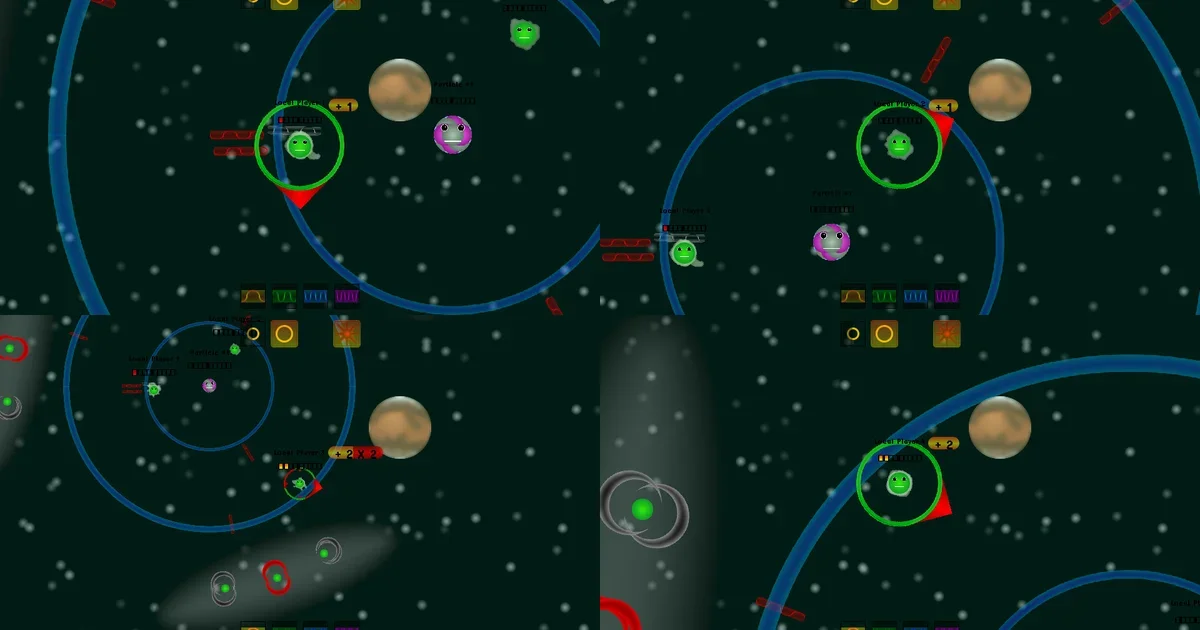Choose the purple dense-wave icon in the top-right view
This screenshot has height=630, width=1200.
tap(947, 296)
